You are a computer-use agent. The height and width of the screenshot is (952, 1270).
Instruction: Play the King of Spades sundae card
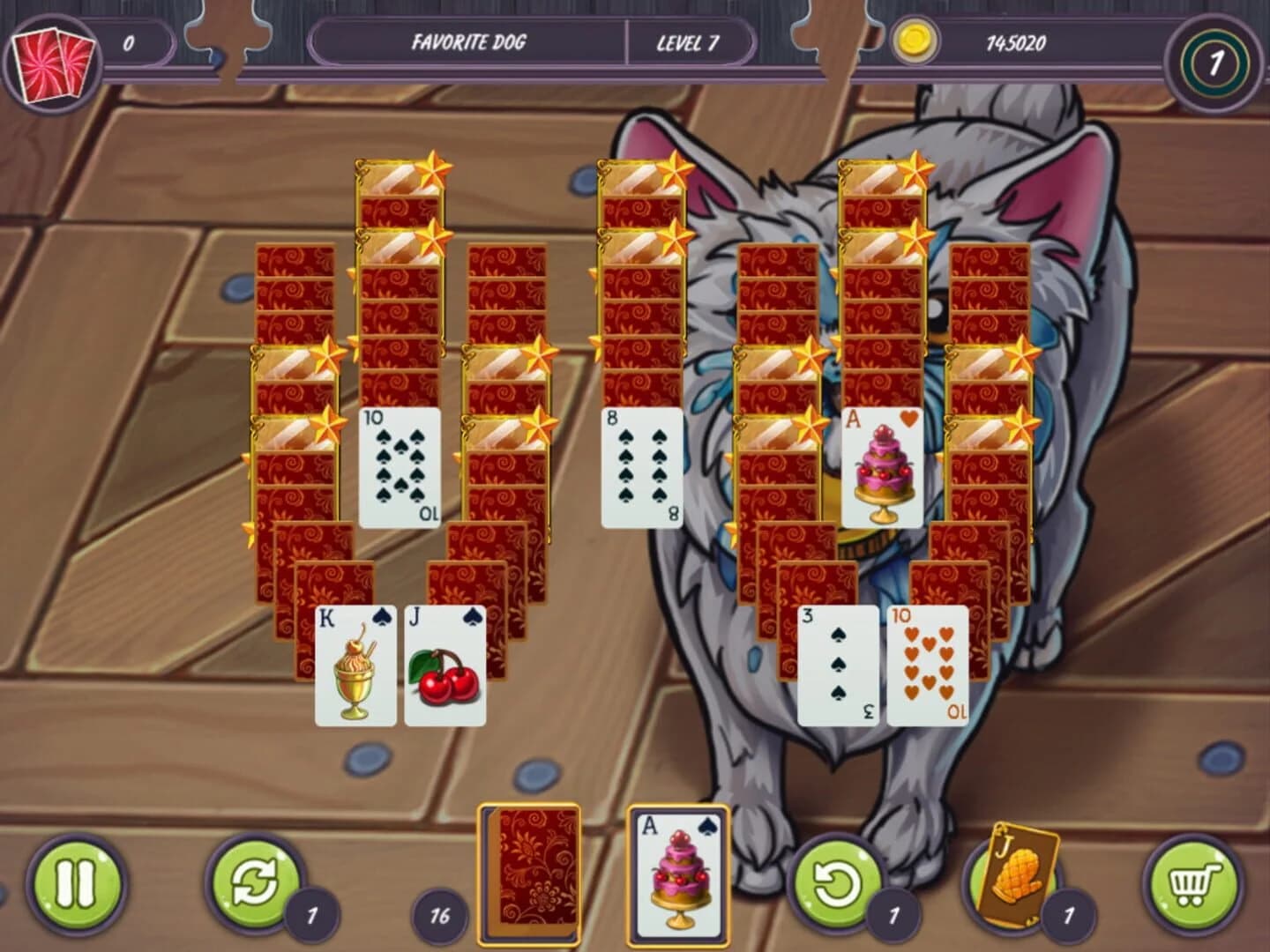click(352, 666)
